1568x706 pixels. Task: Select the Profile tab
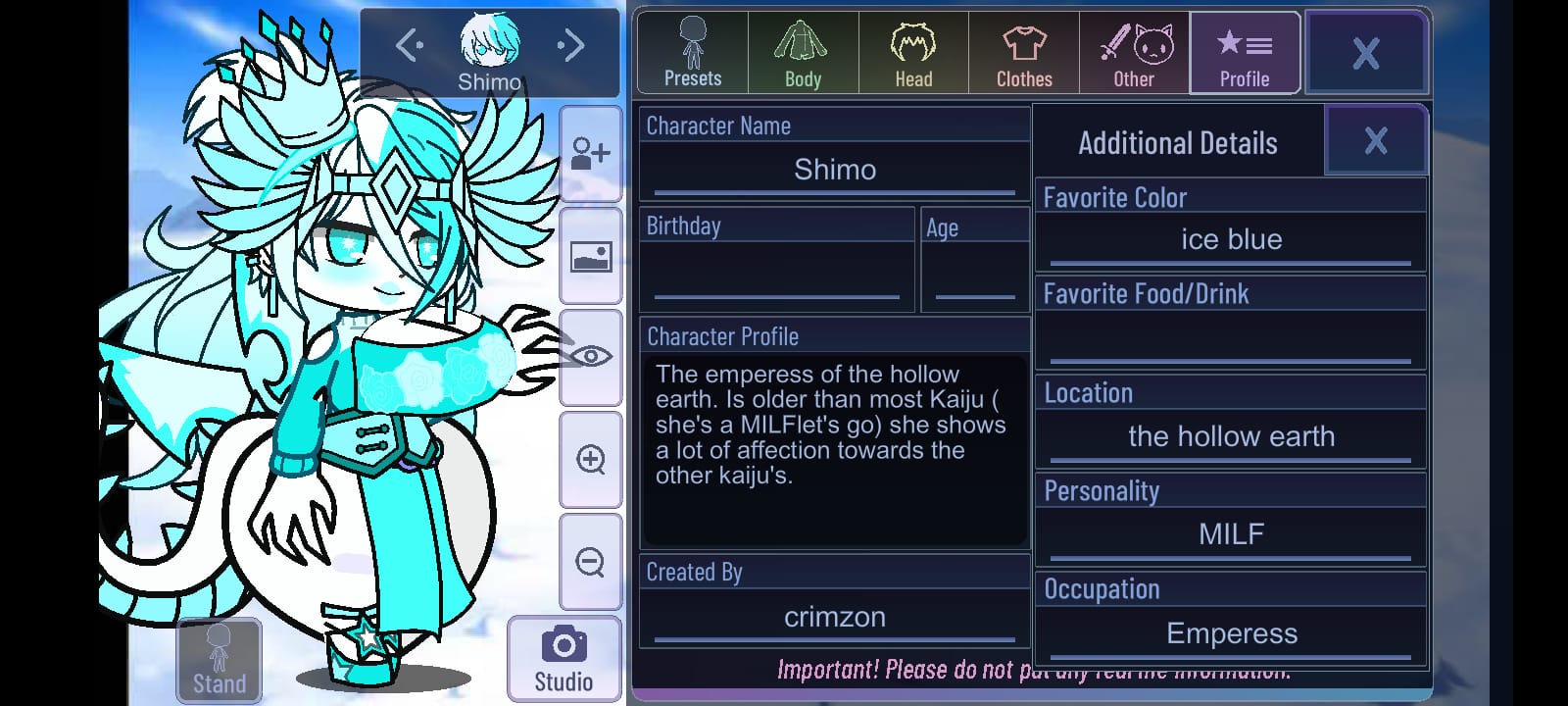tap(1245, 53)
